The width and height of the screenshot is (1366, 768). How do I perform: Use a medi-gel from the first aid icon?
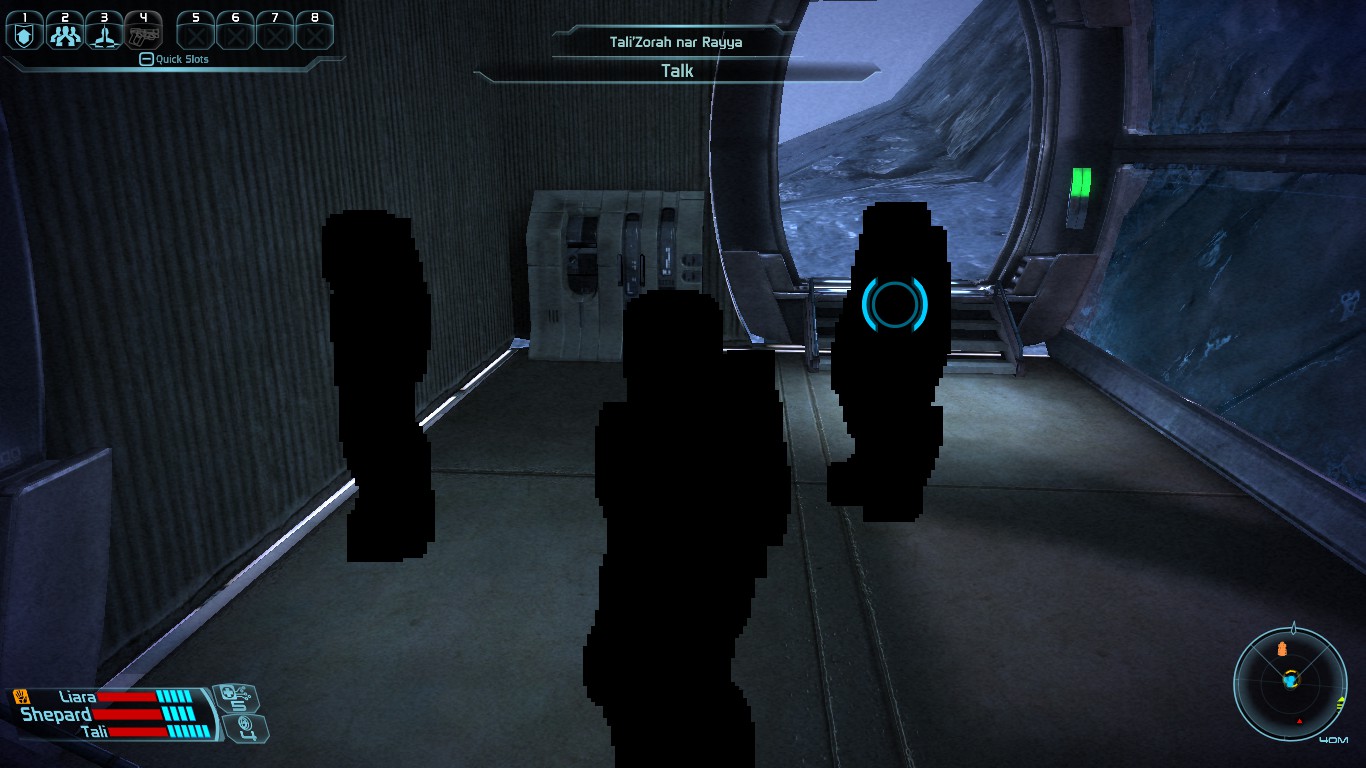[238, 697]
